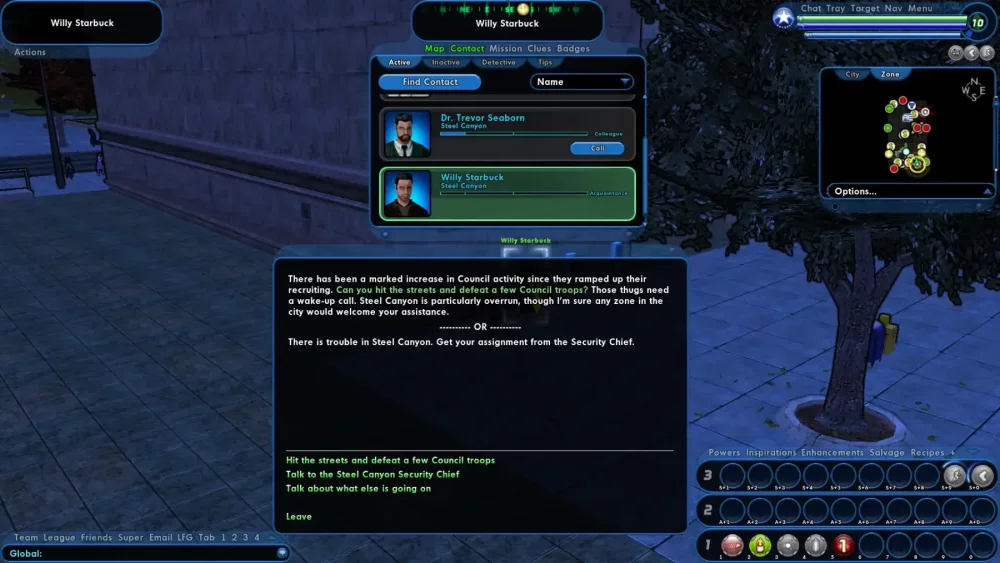Open the Mission tab
The height and width of the screenshot is (563, 1000).
(x=506, y=49)
